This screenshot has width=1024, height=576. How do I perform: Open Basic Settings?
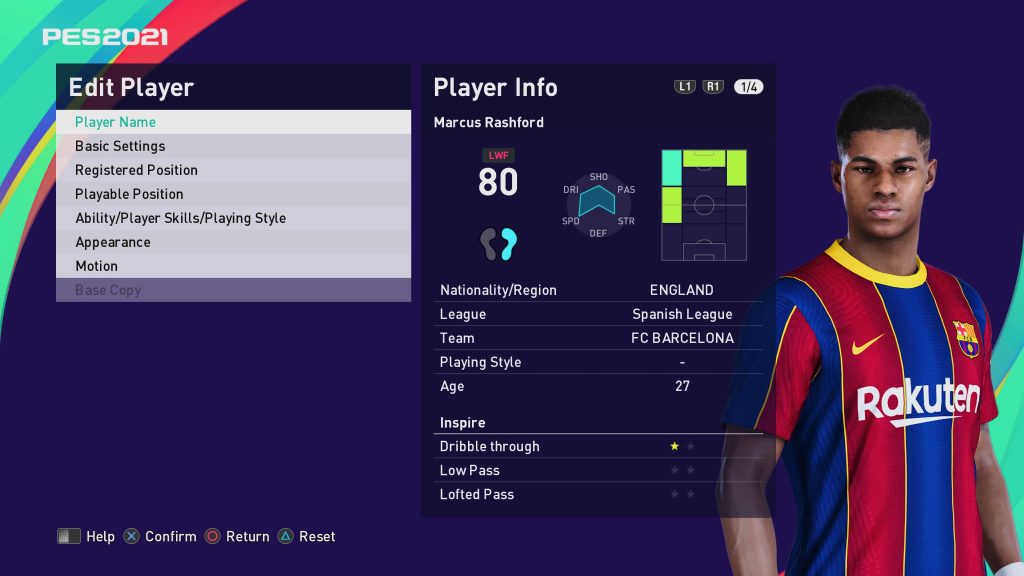pos(233,146)
